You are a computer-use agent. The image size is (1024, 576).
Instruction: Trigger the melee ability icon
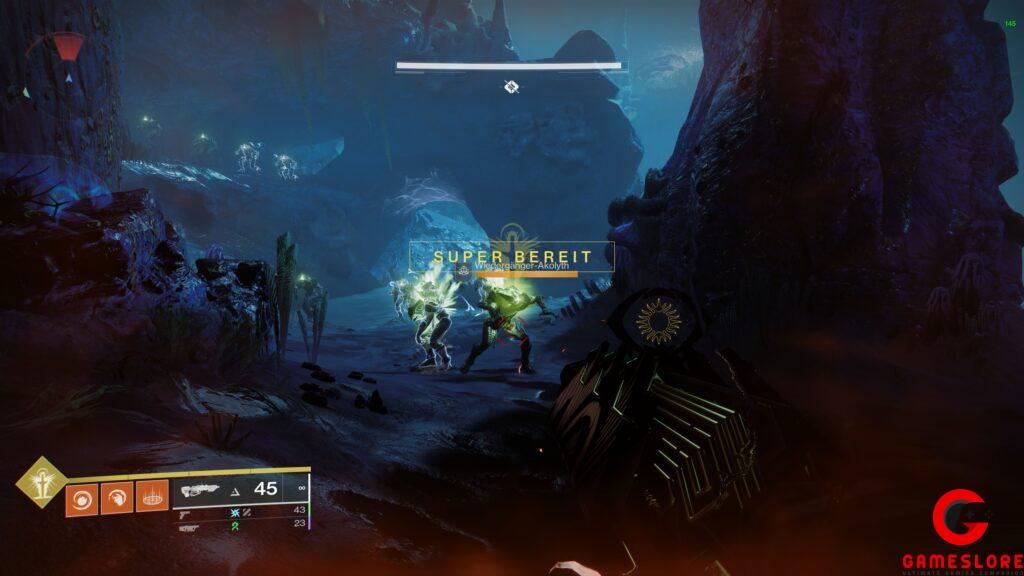117,497
